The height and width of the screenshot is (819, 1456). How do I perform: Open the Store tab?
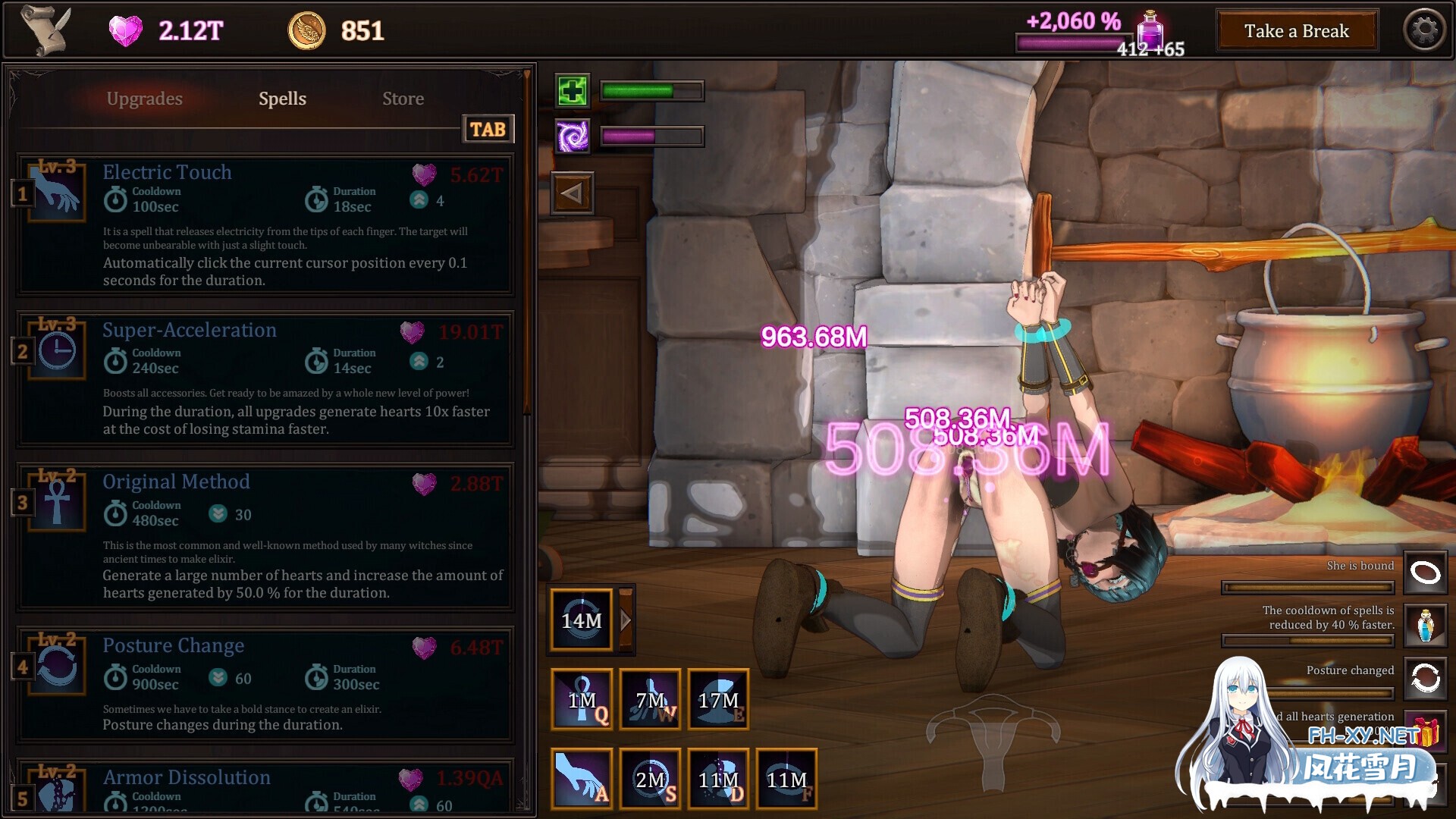[x=403, y=99]
